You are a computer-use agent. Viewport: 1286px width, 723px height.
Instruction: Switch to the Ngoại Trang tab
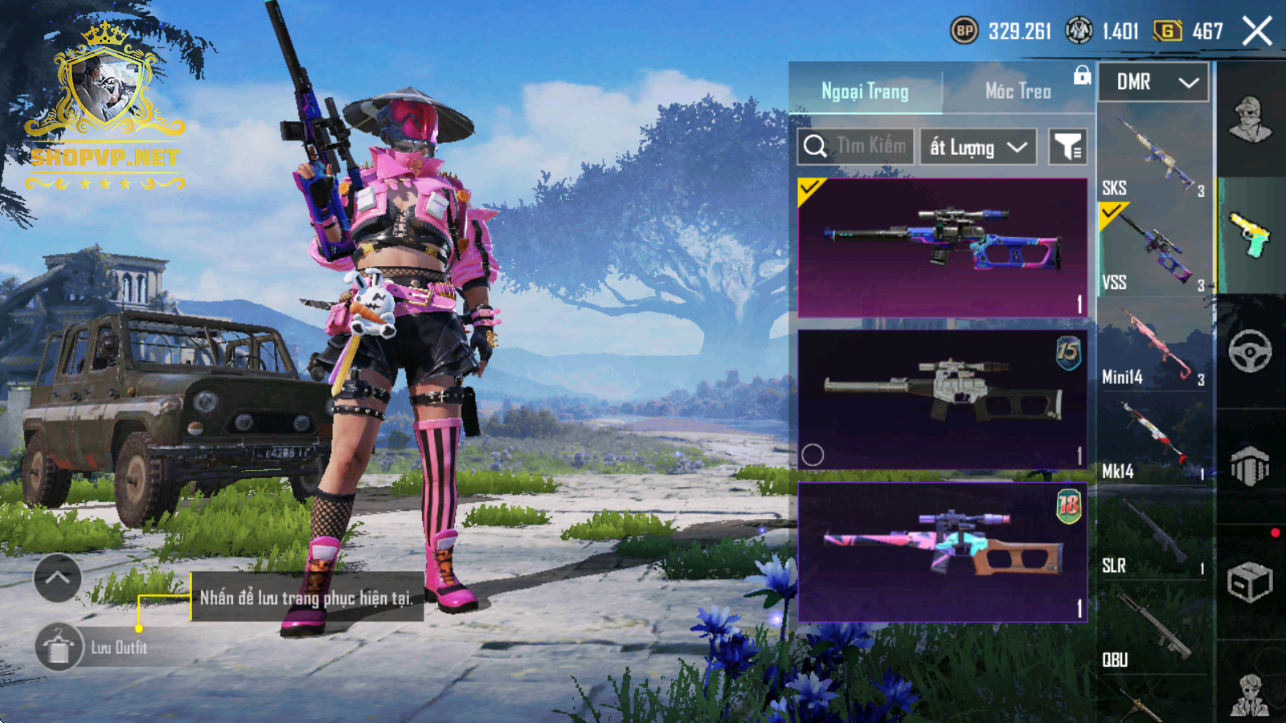pos(865,91)
